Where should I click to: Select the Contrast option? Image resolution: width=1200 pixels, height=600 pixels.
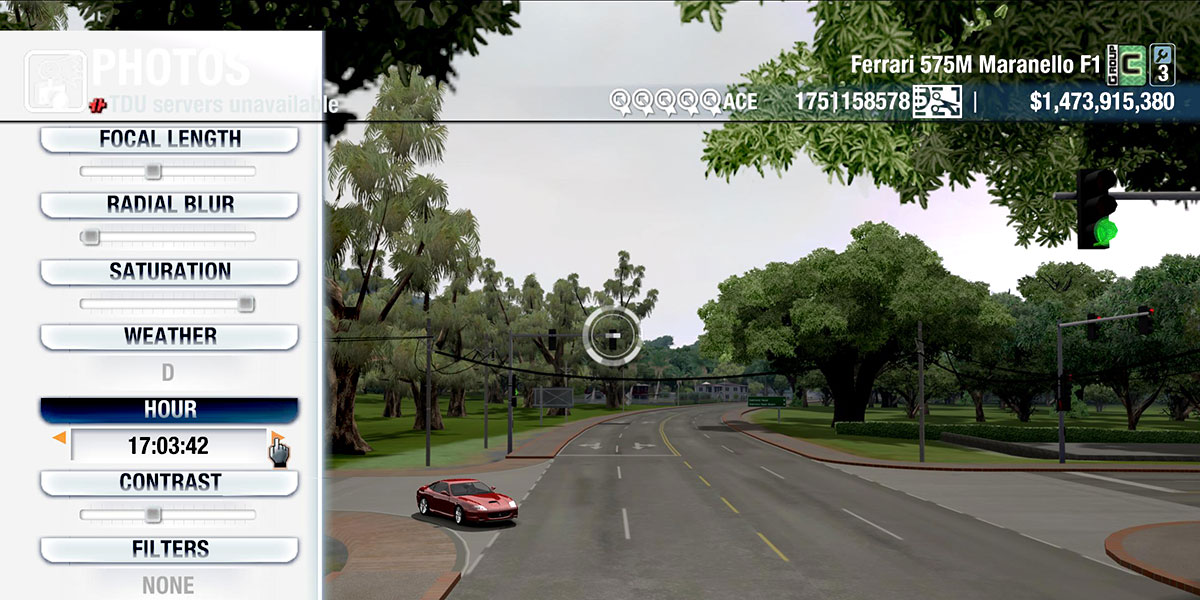click(169, 482)
